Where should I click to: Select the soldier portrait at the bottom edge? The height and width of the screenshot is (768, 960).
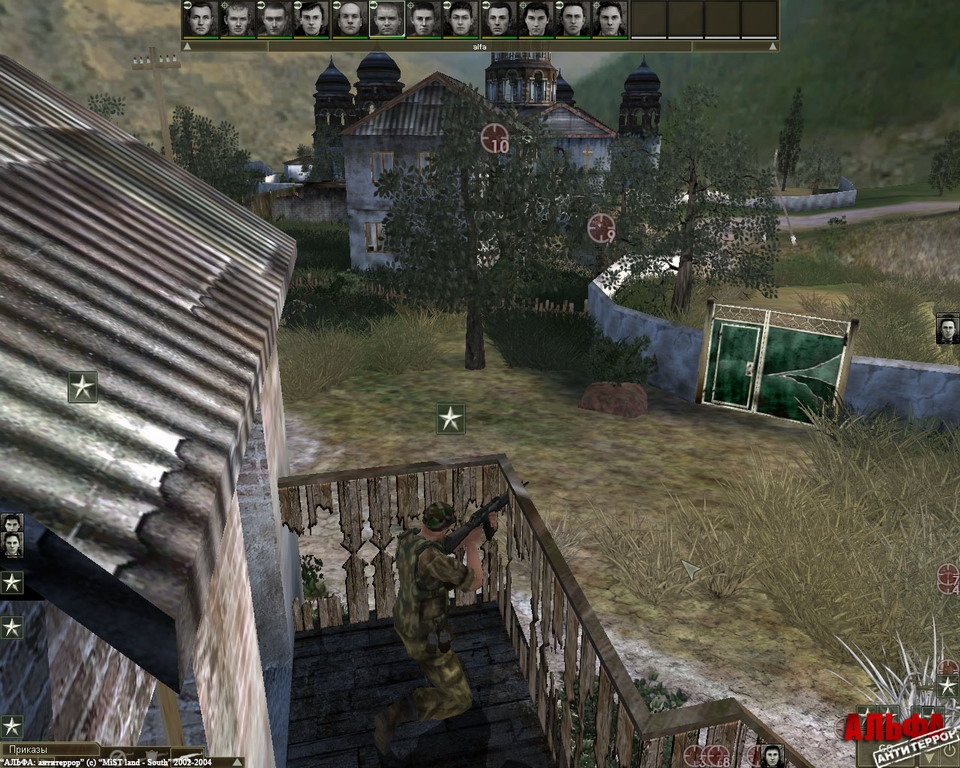[x=771, y=756]
